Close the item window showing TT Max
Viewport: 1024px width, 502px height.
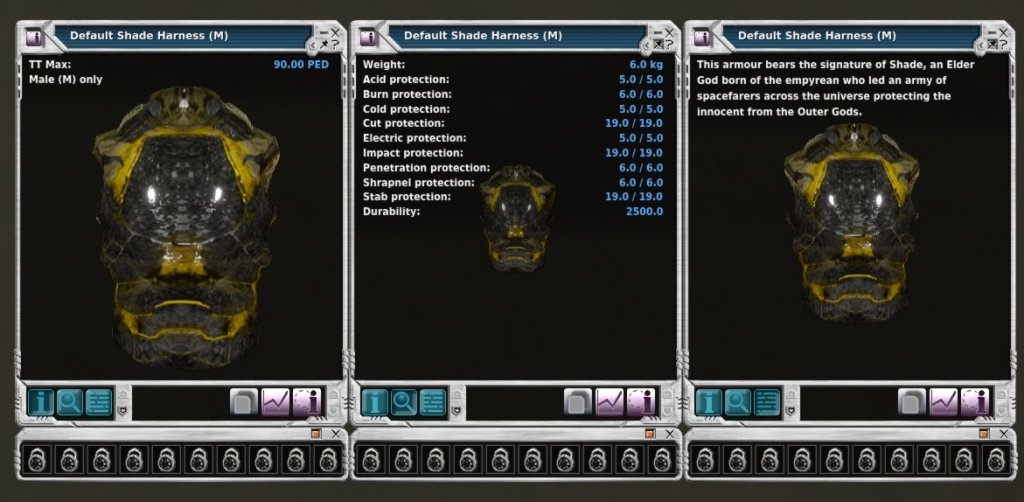[x=336, y=31]
